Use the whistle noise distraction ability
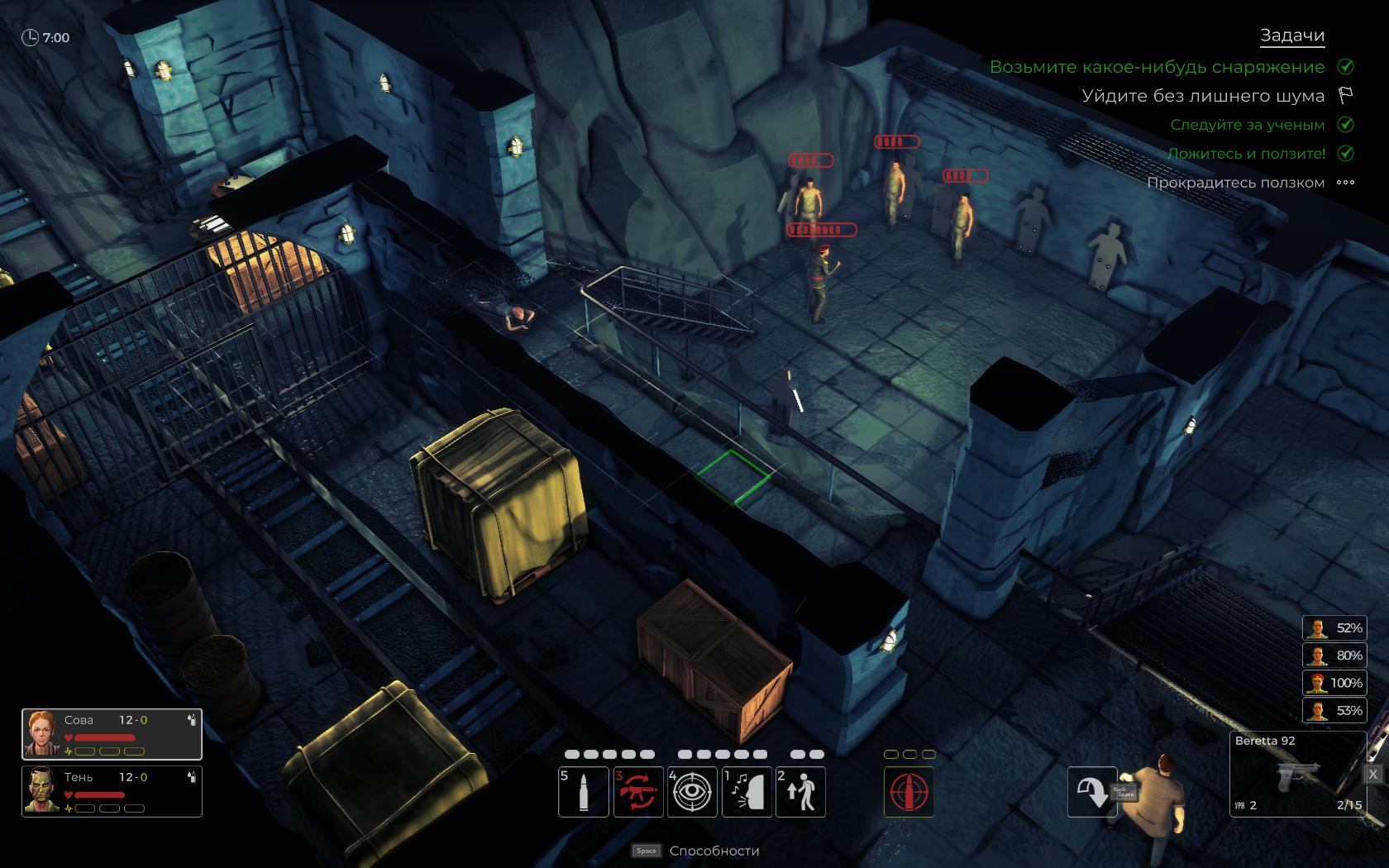Screen dimensions: 1389x868 (747, 791)
